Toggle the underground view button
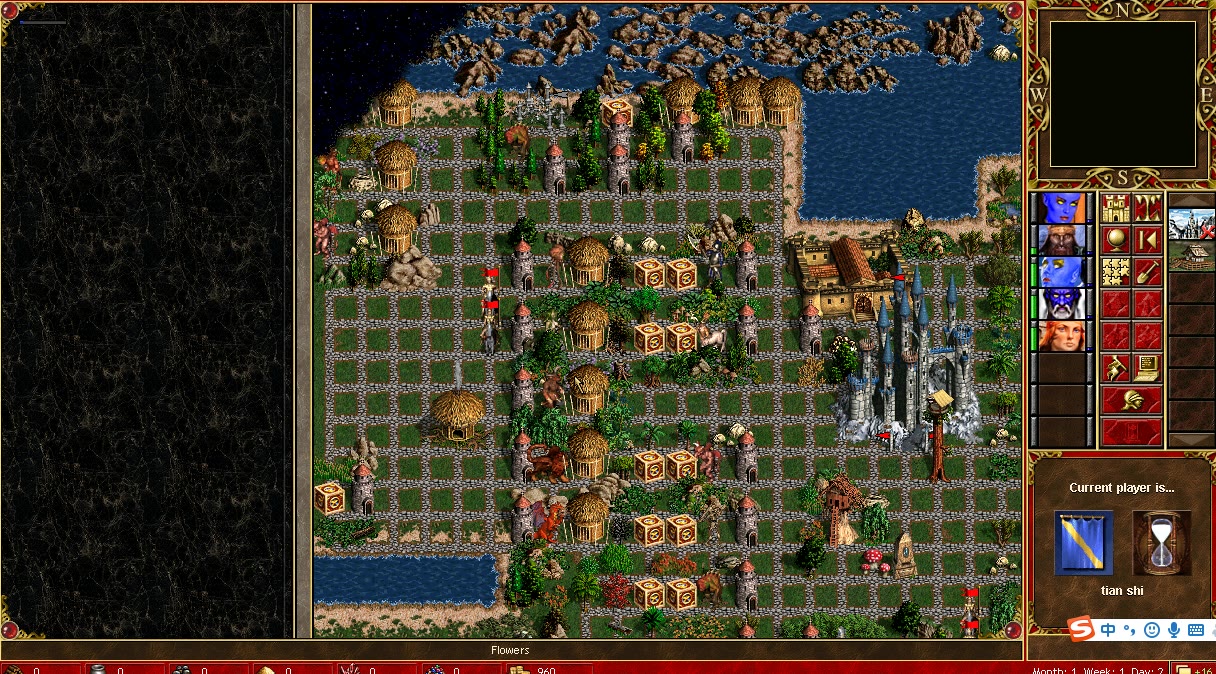1216x674 pixels. pyautogui.click(x=1147, y=208)
